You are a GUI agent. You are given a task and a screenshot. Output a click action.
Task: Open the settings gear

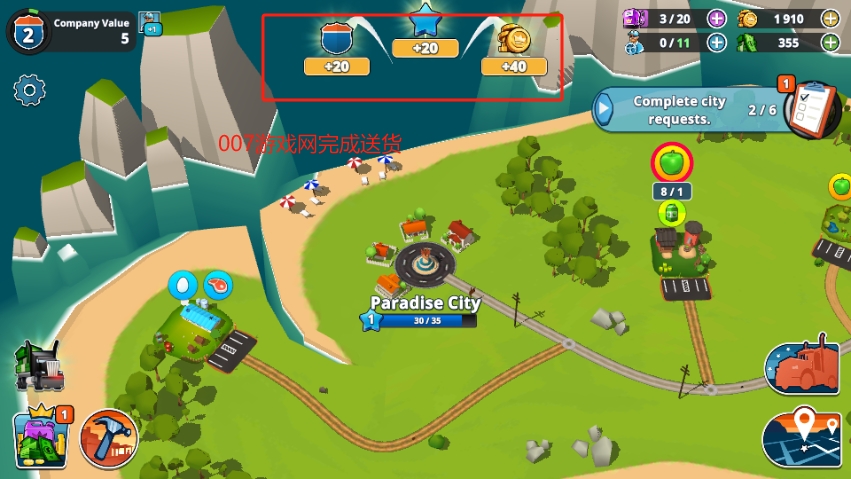point(30,91)
